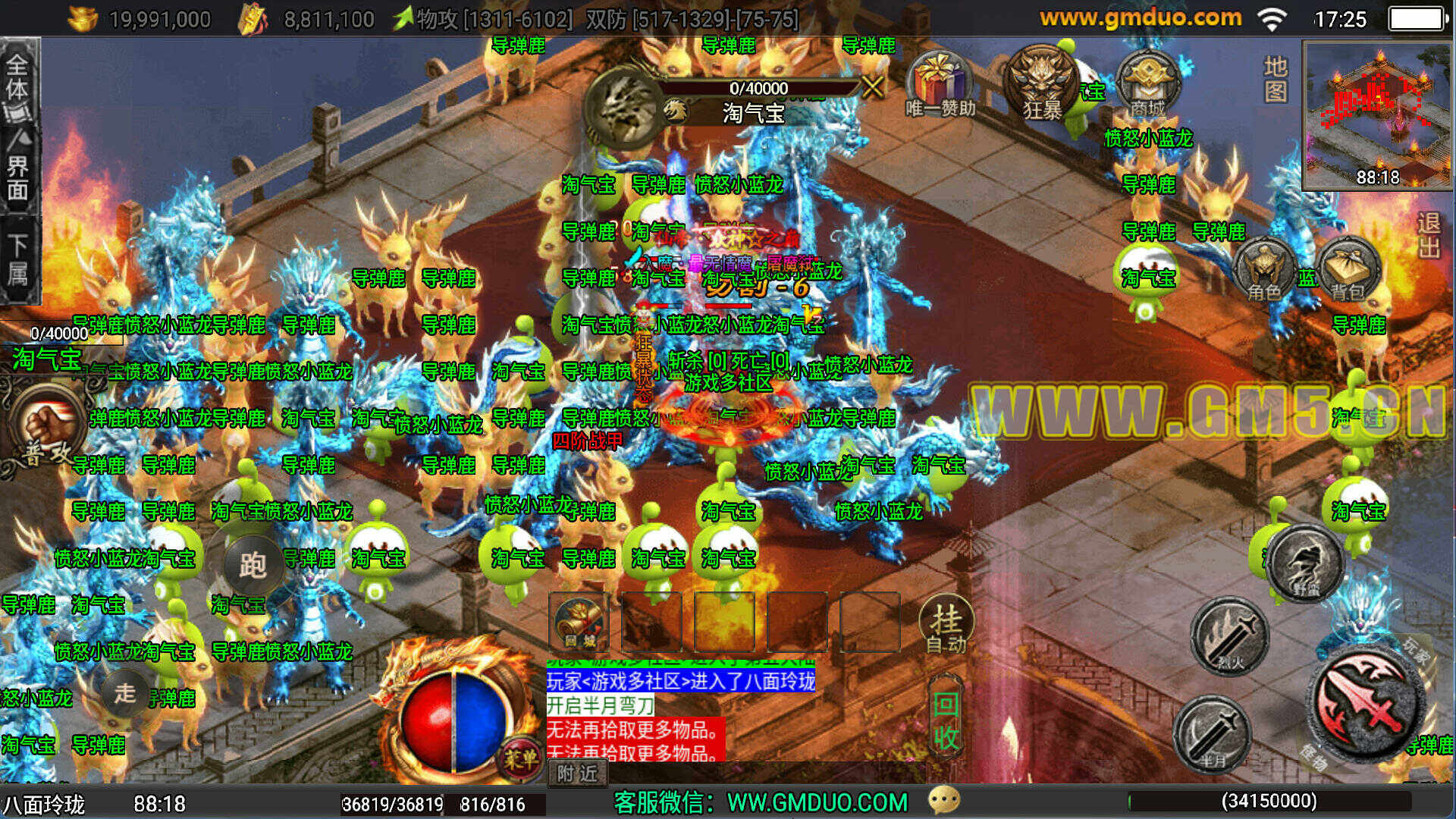Viewport: 1456px width, 819px height.
Task: Tap the green 回收 recycle button
Action: pos(946,720)
